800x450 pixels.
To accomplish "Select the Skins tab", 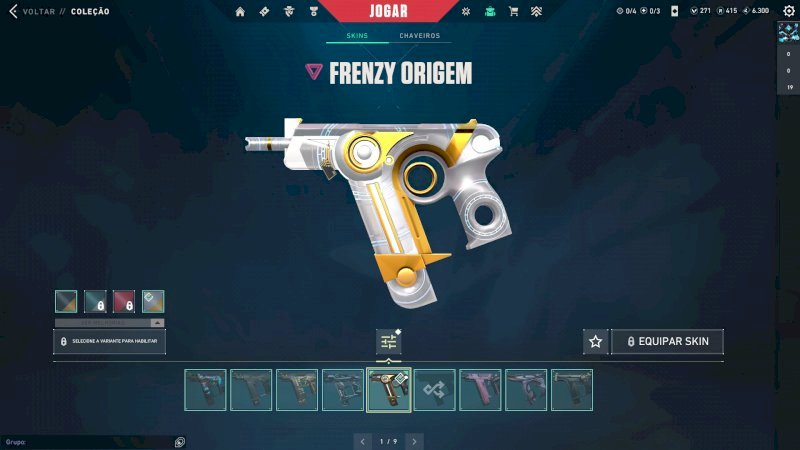I will coord(357,36).
